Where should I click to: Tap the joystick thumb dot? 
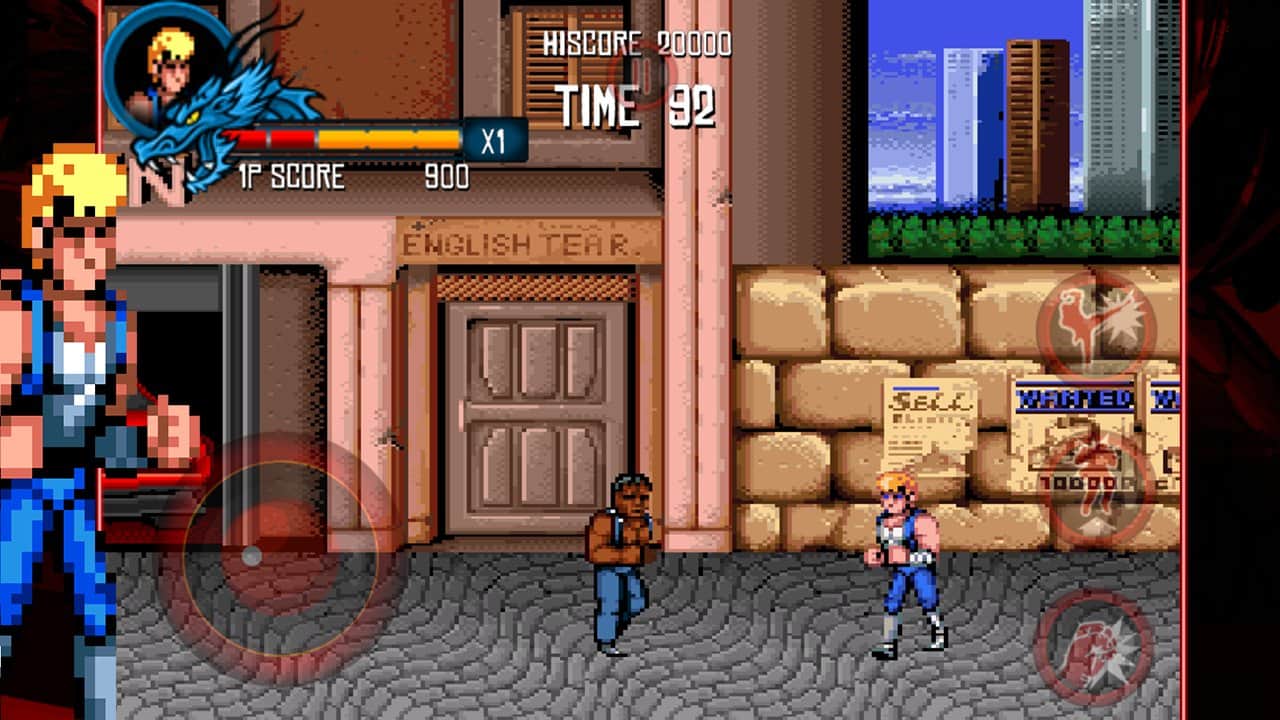(x=252, y=558)
